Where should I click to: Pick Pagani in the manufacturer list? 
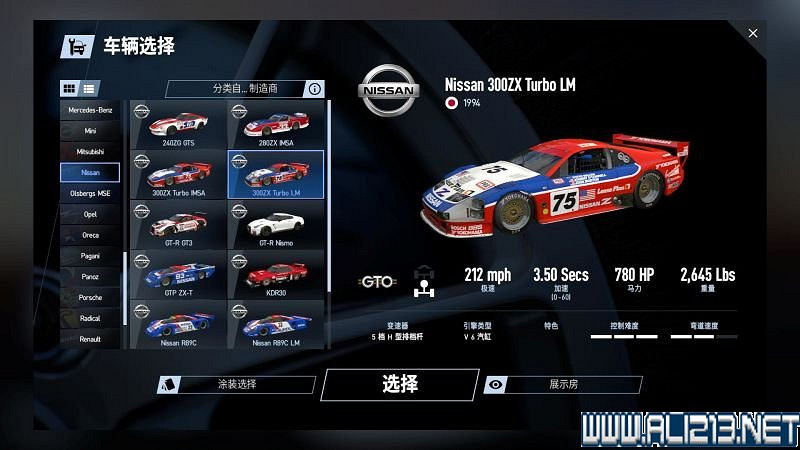point(90,255)
